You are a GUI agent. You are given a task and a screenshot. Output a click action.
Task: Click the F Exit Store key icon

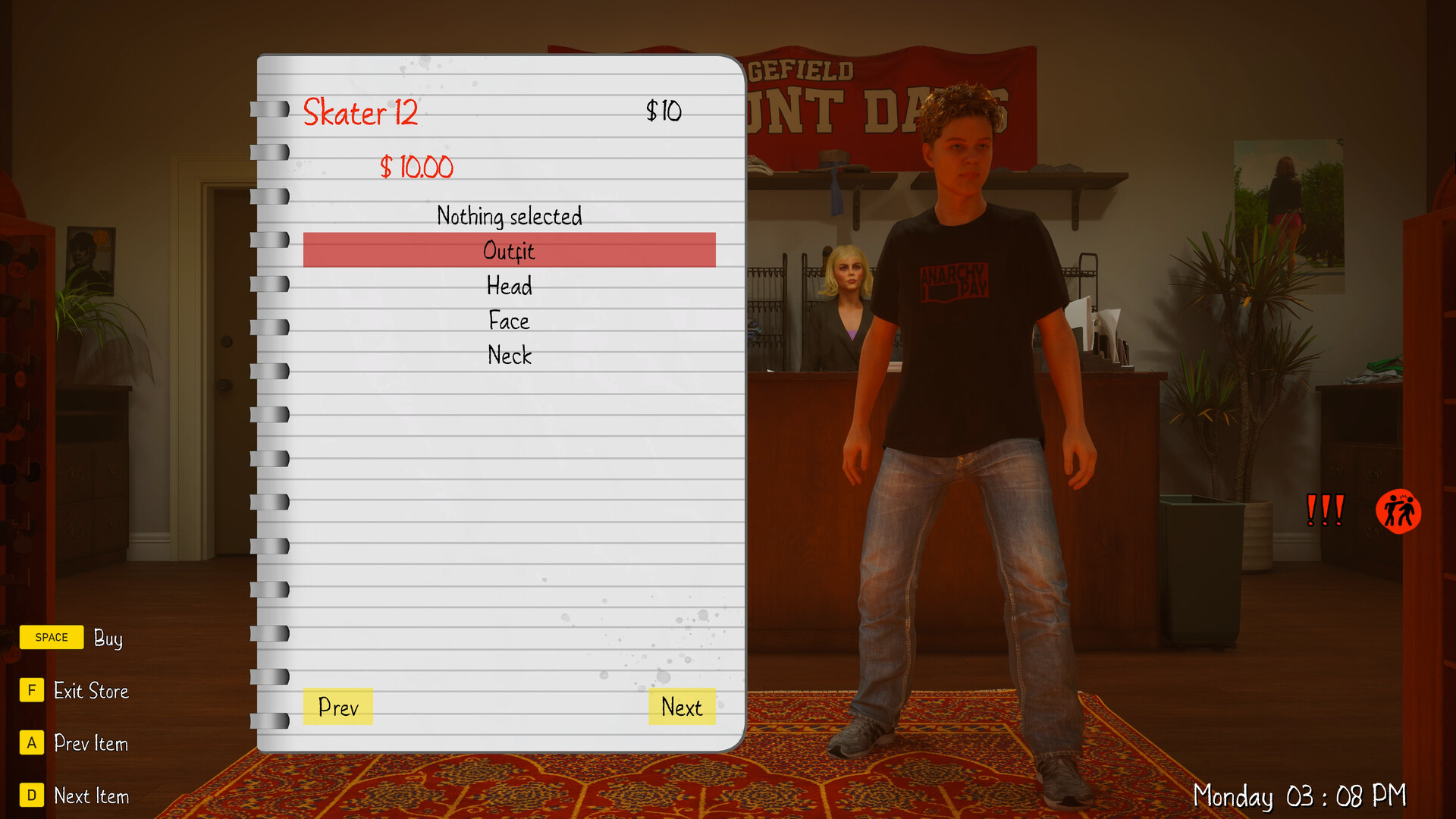pos(31,691)
